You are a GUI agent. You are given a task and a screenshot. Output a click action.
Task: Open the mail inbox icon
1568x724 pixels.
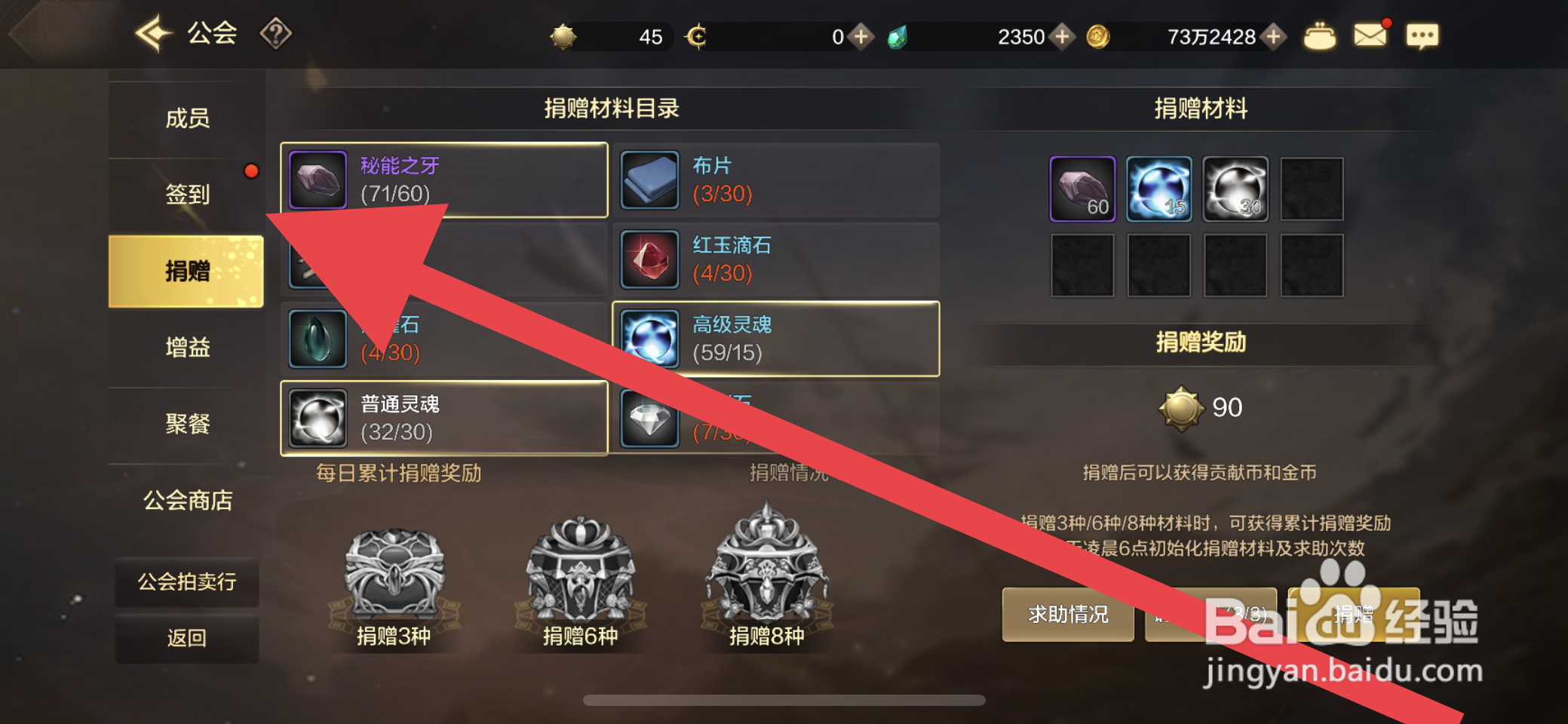click(x=1371, y=33)
